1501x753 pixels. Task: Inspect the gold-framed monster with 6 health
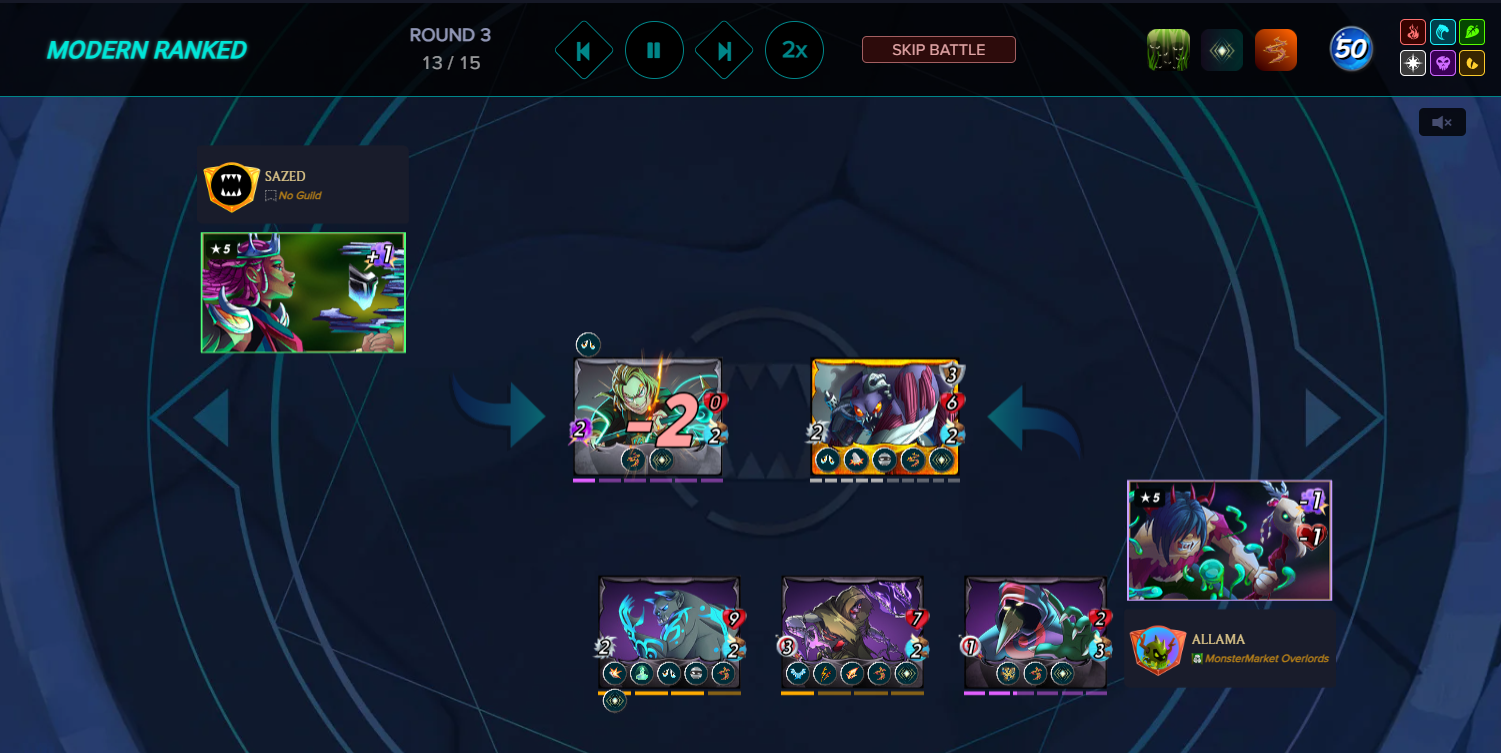click(885, 417)
